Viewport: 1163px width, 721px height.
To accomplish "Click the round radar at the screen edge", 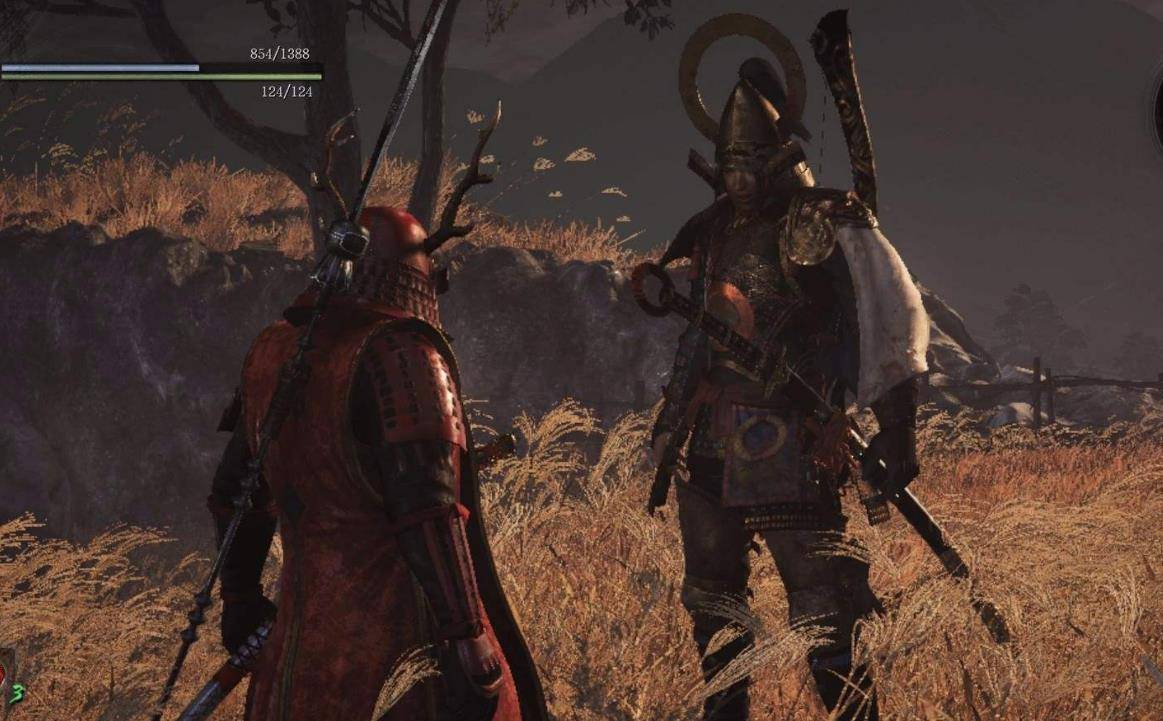I will point(1156,108).
